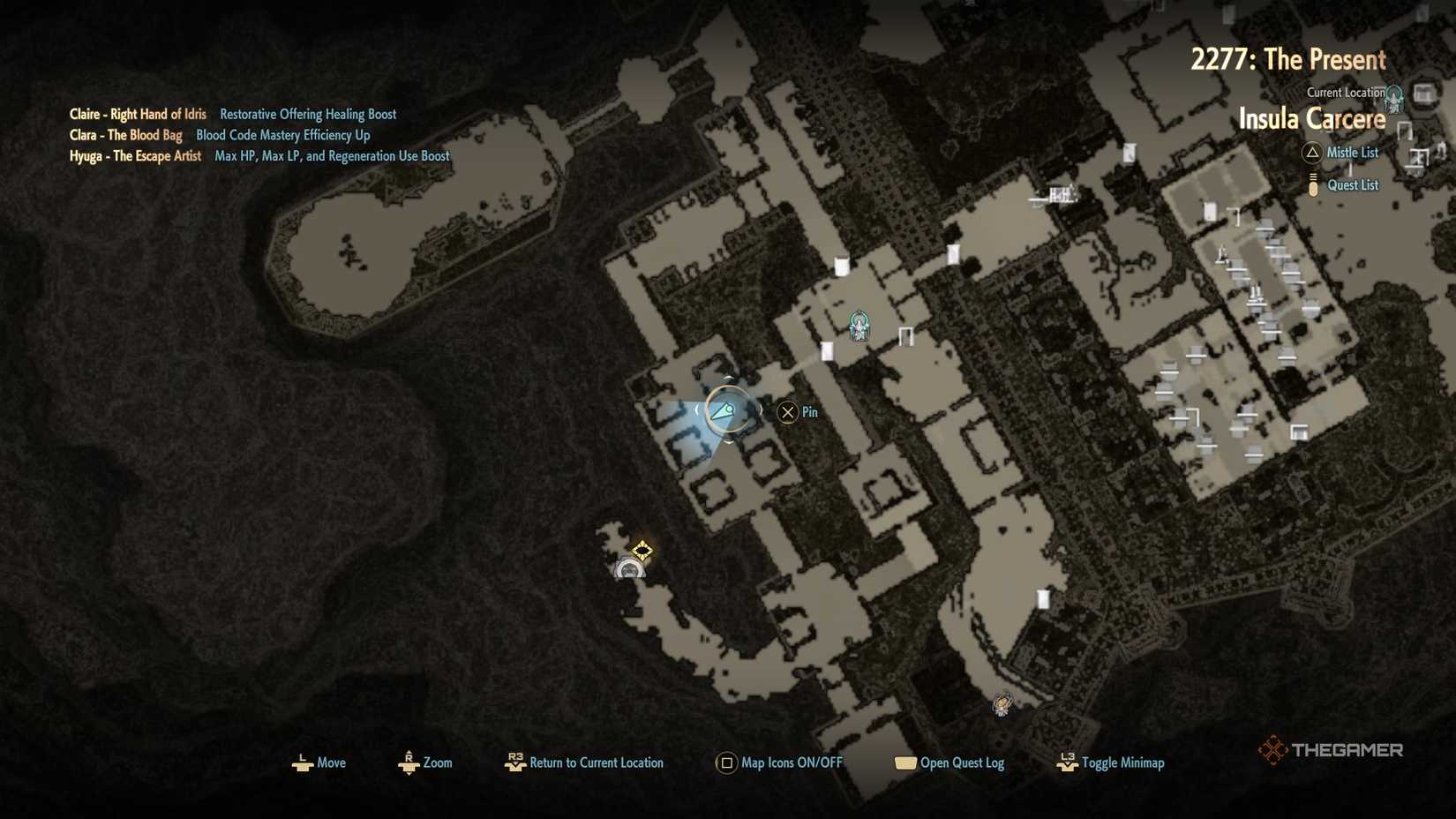
Task: Expand the left arrow beside the pin cursor
Action: tap(697, 410)
